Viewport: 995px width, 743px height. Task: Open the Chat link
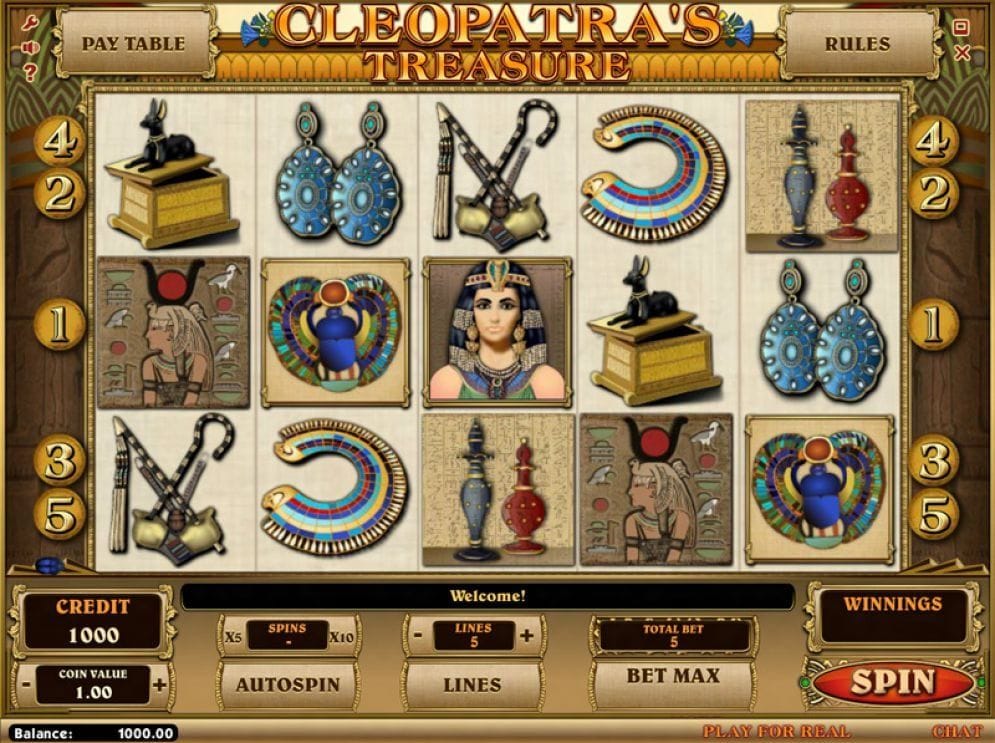tap(957, 732)
